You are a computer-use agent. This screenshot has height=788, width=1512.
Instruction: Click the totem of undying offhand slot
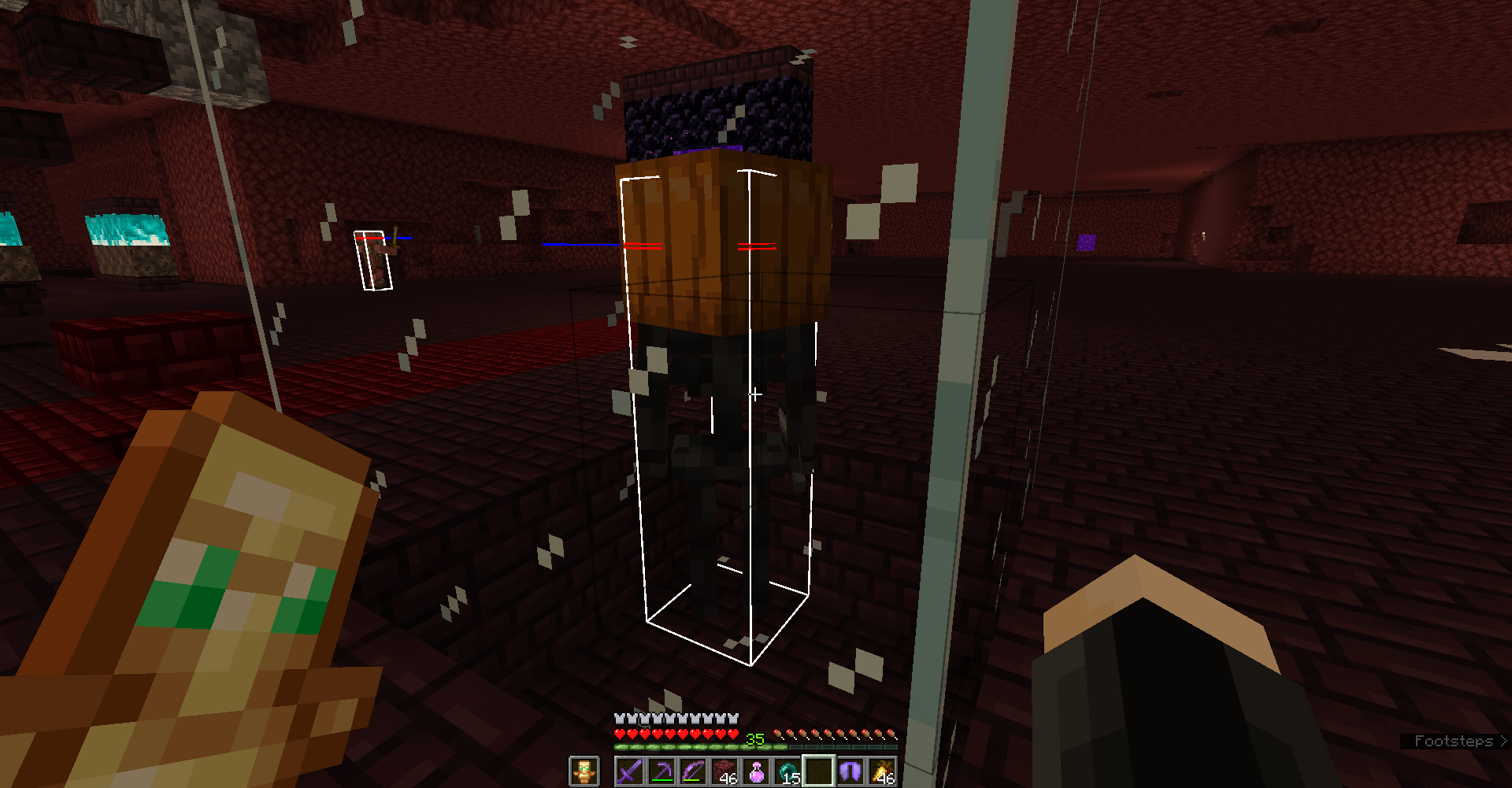[584, 771]
